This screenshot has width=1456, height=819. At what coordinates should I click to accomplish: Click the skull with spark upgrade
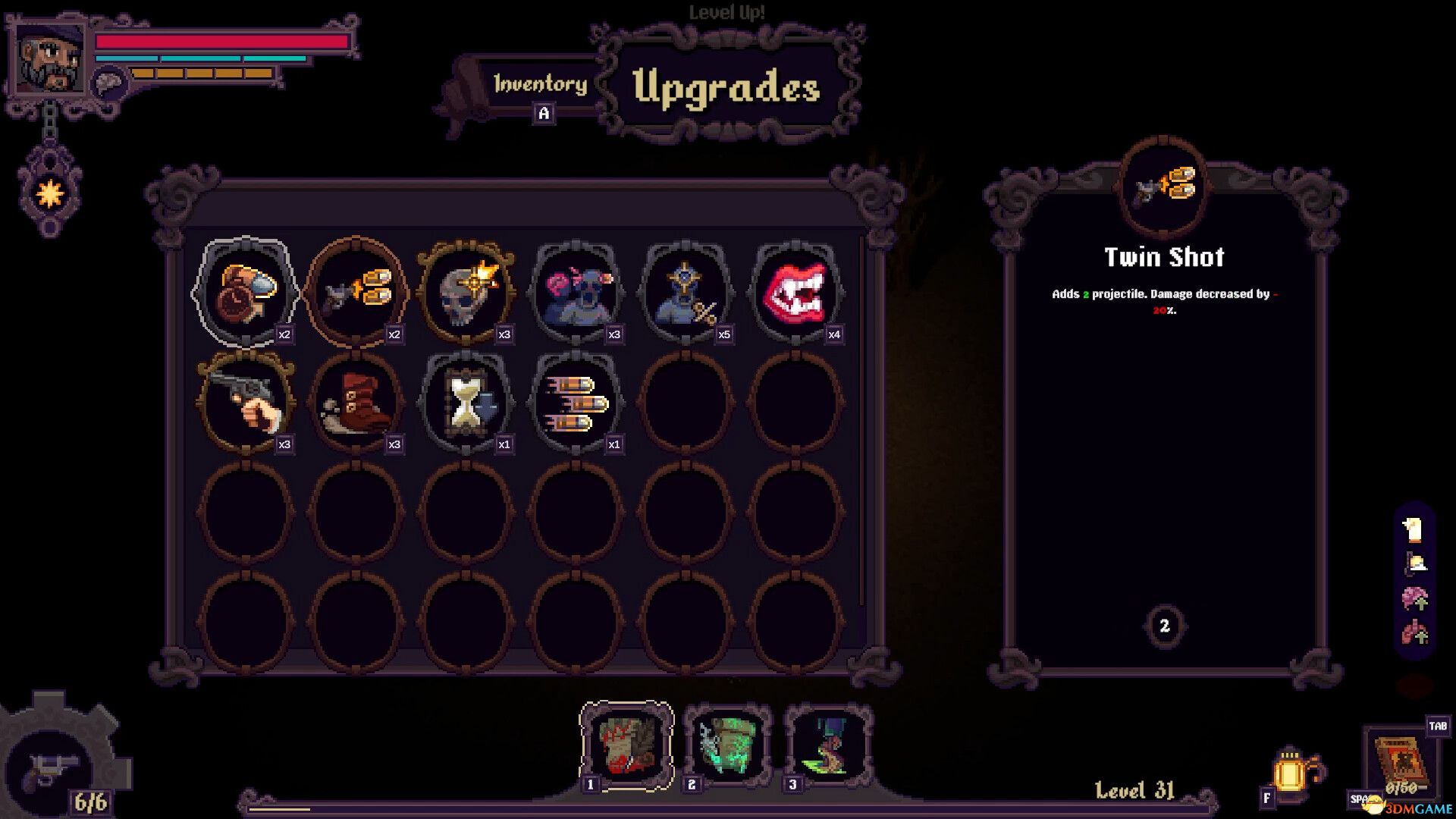coord(466,292)
